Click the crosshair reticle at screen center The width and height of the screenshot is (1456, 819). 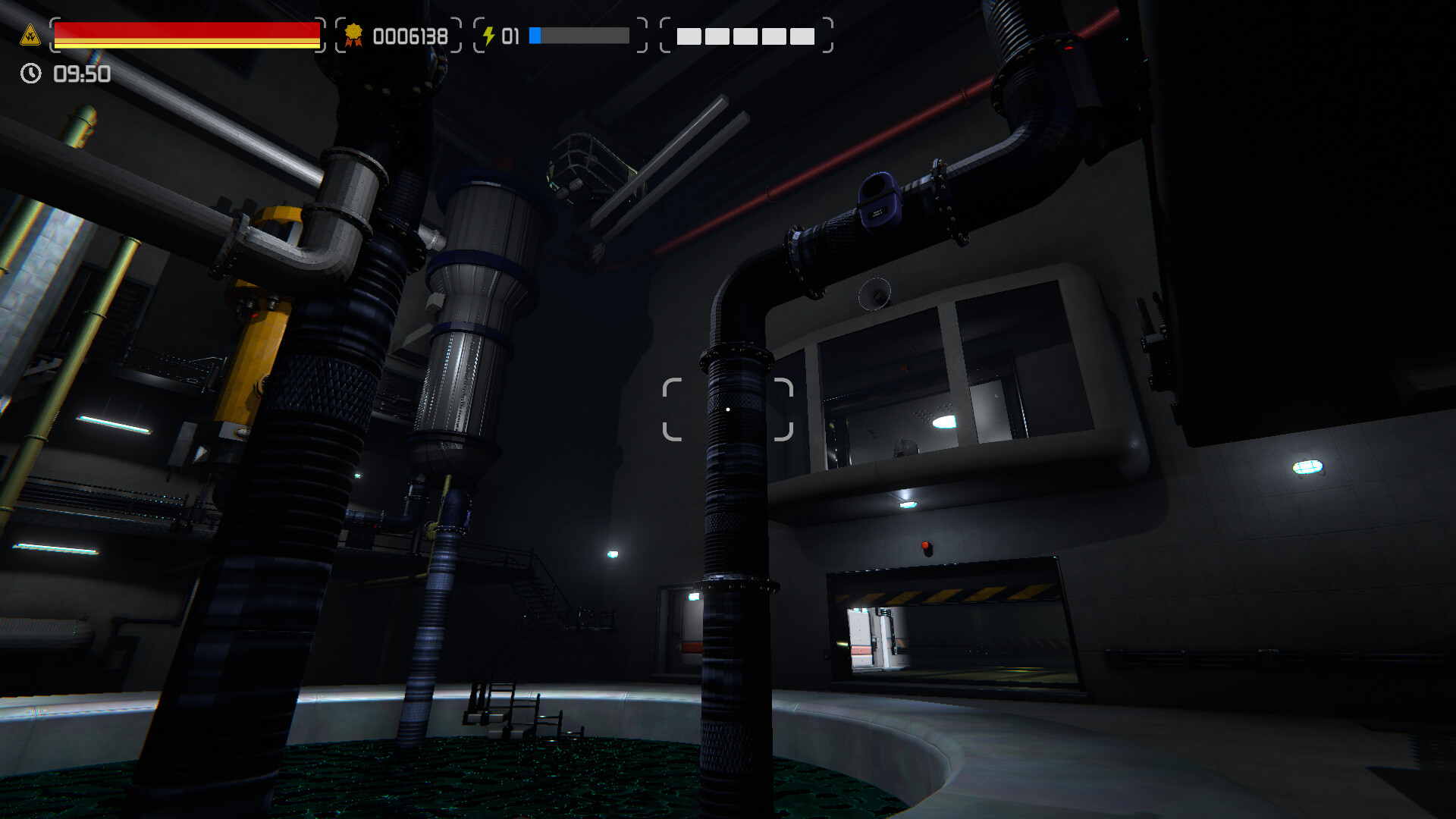click(x=726, y=408)
